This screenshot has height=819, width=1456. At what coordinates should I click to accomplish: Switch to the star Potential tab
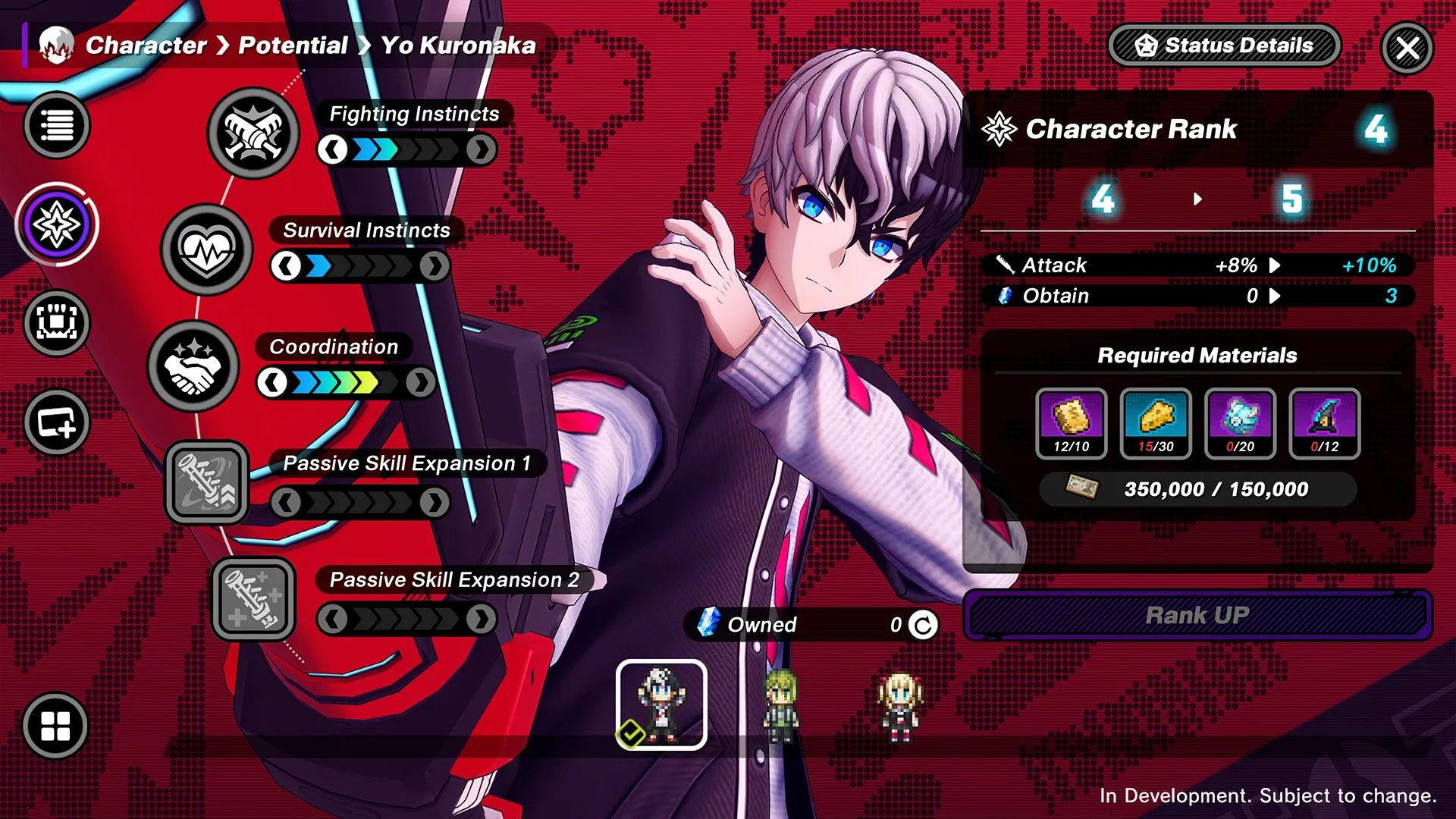click(x=57, y=224)
